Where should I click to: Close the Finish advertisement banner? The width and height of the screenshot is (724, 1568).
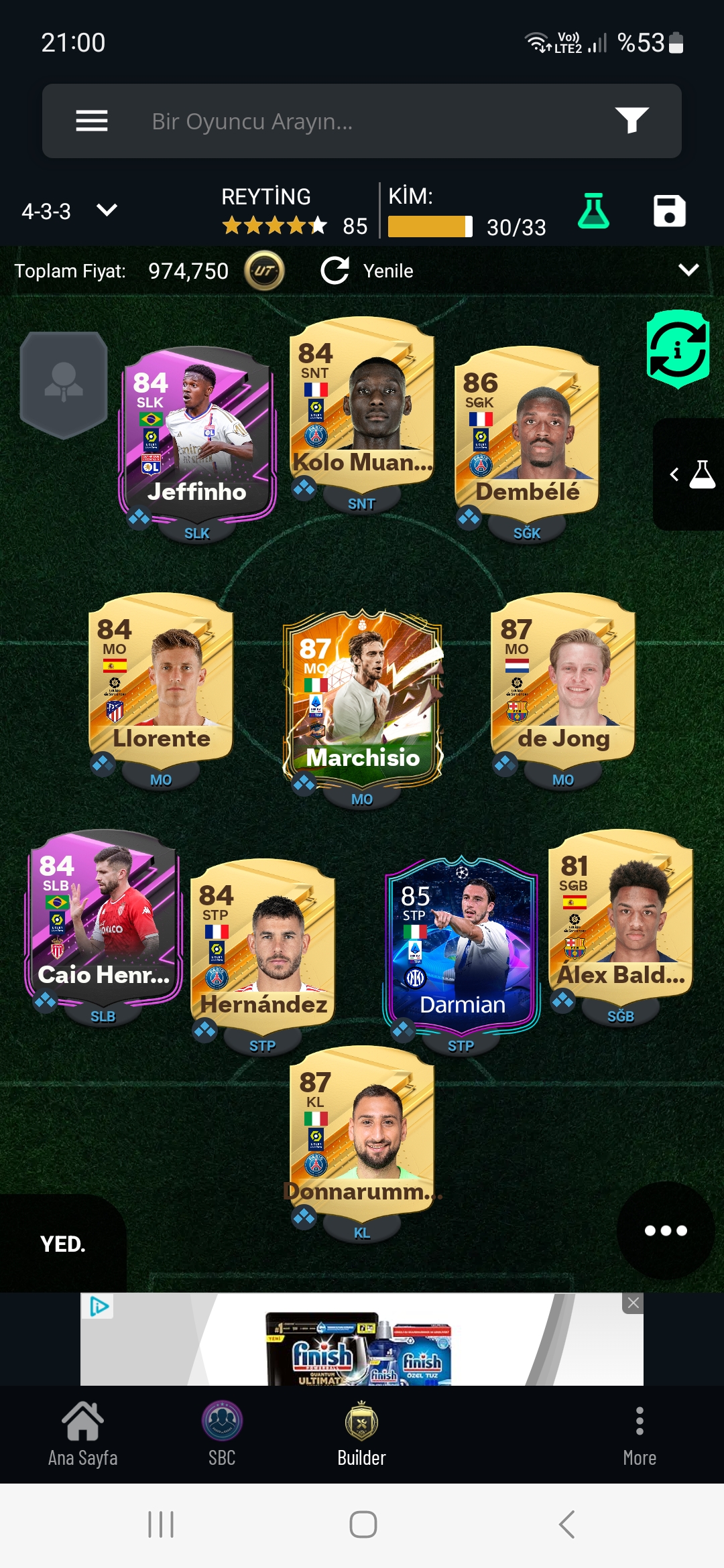click(633, 1303)
